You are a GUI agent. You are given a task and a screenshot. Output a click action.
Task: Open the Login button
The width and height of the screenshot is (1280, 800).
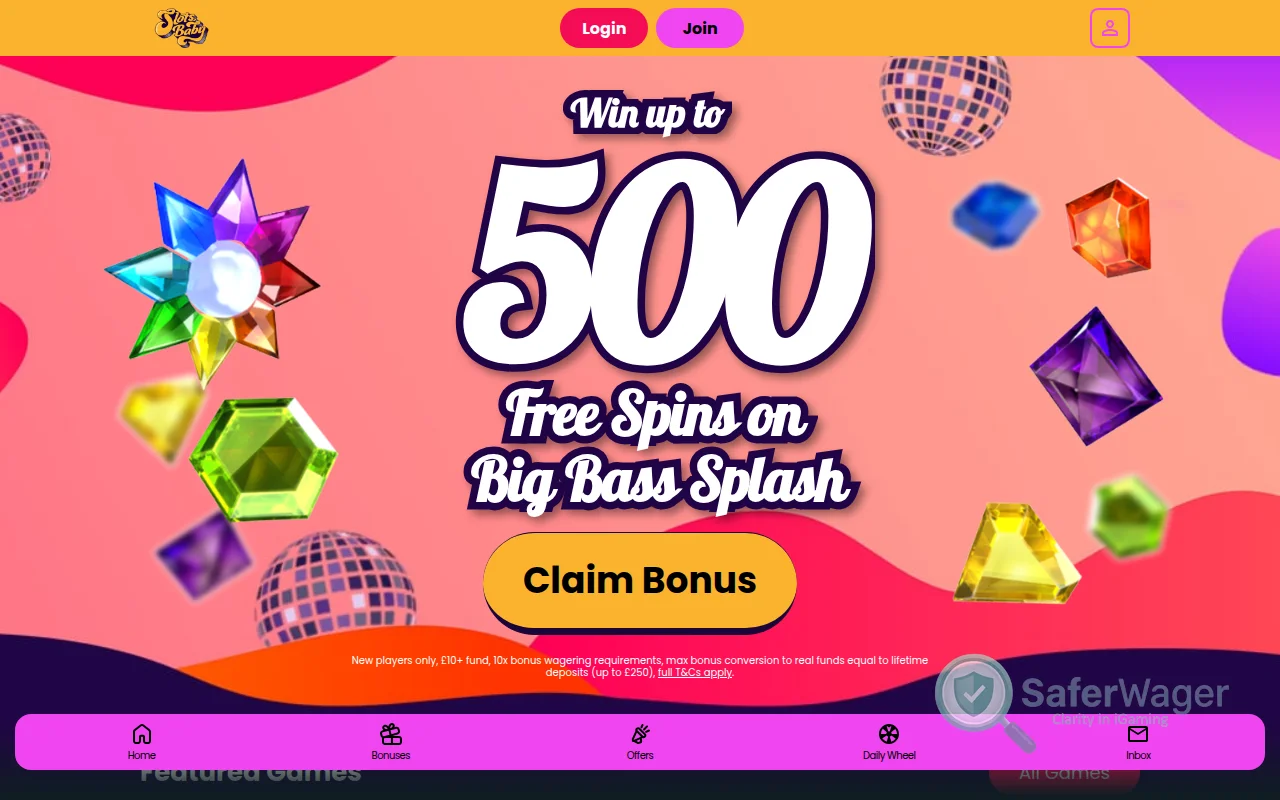pos(603,28)
